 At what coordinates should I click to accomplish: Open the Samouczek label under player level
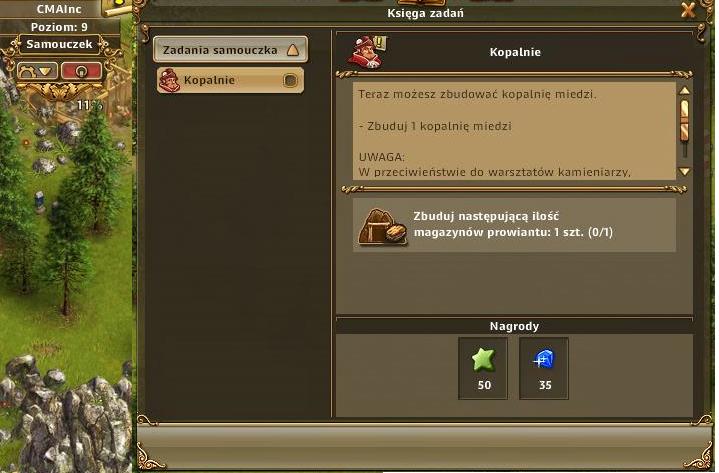click(58, 45)
